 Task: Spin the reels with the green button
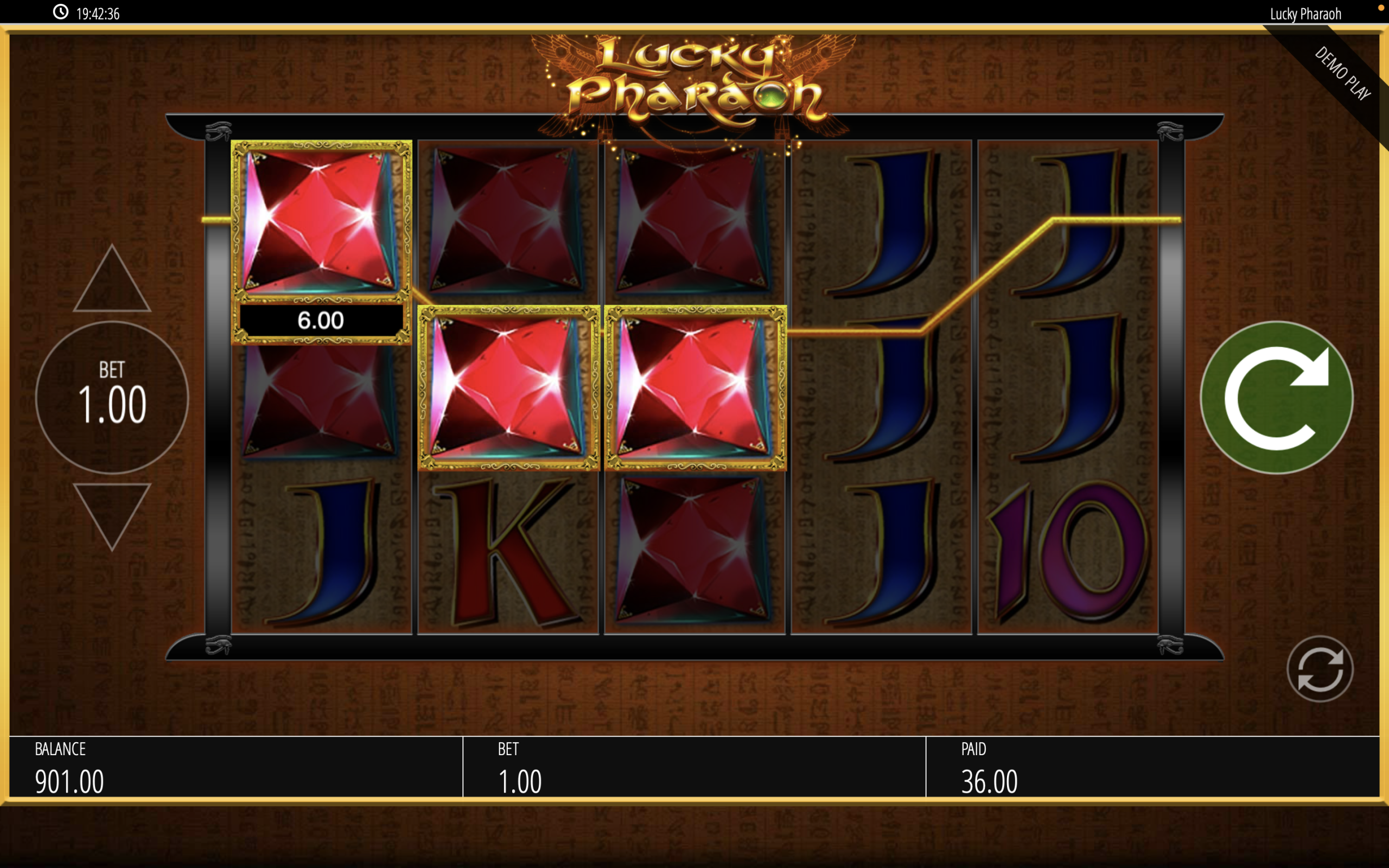[1276, 397]
